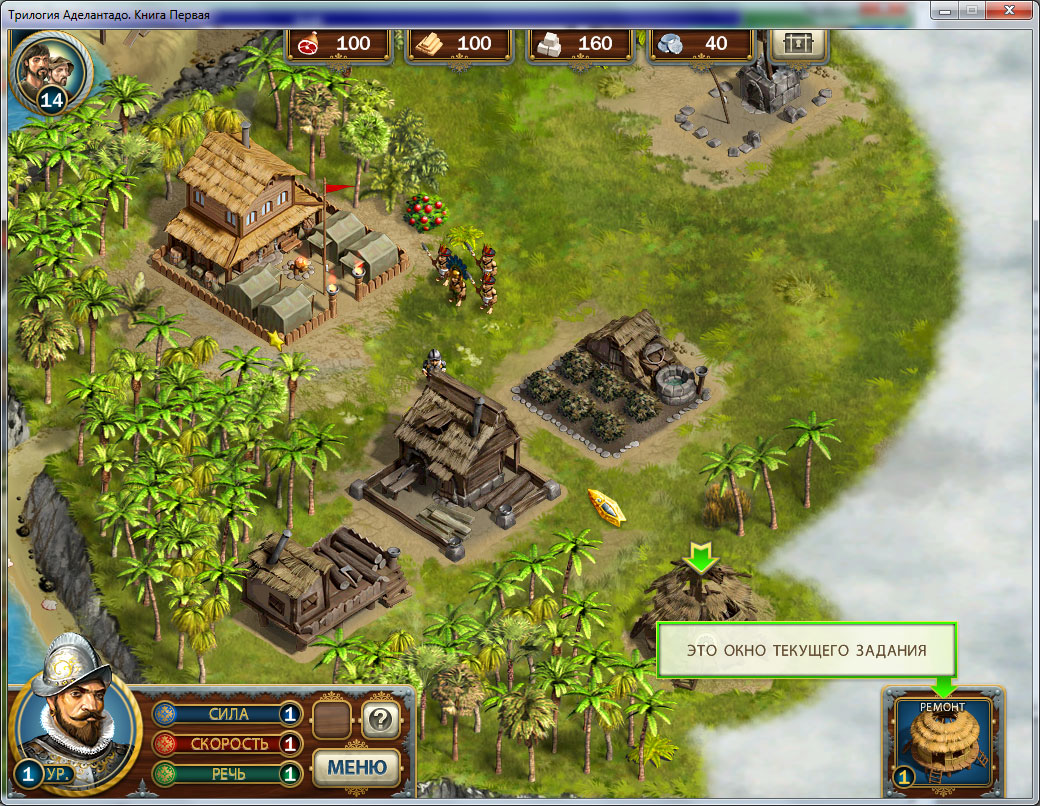Minimize the game window
The height and width of the screenshot is (806, 1040).
pos(943,10)
